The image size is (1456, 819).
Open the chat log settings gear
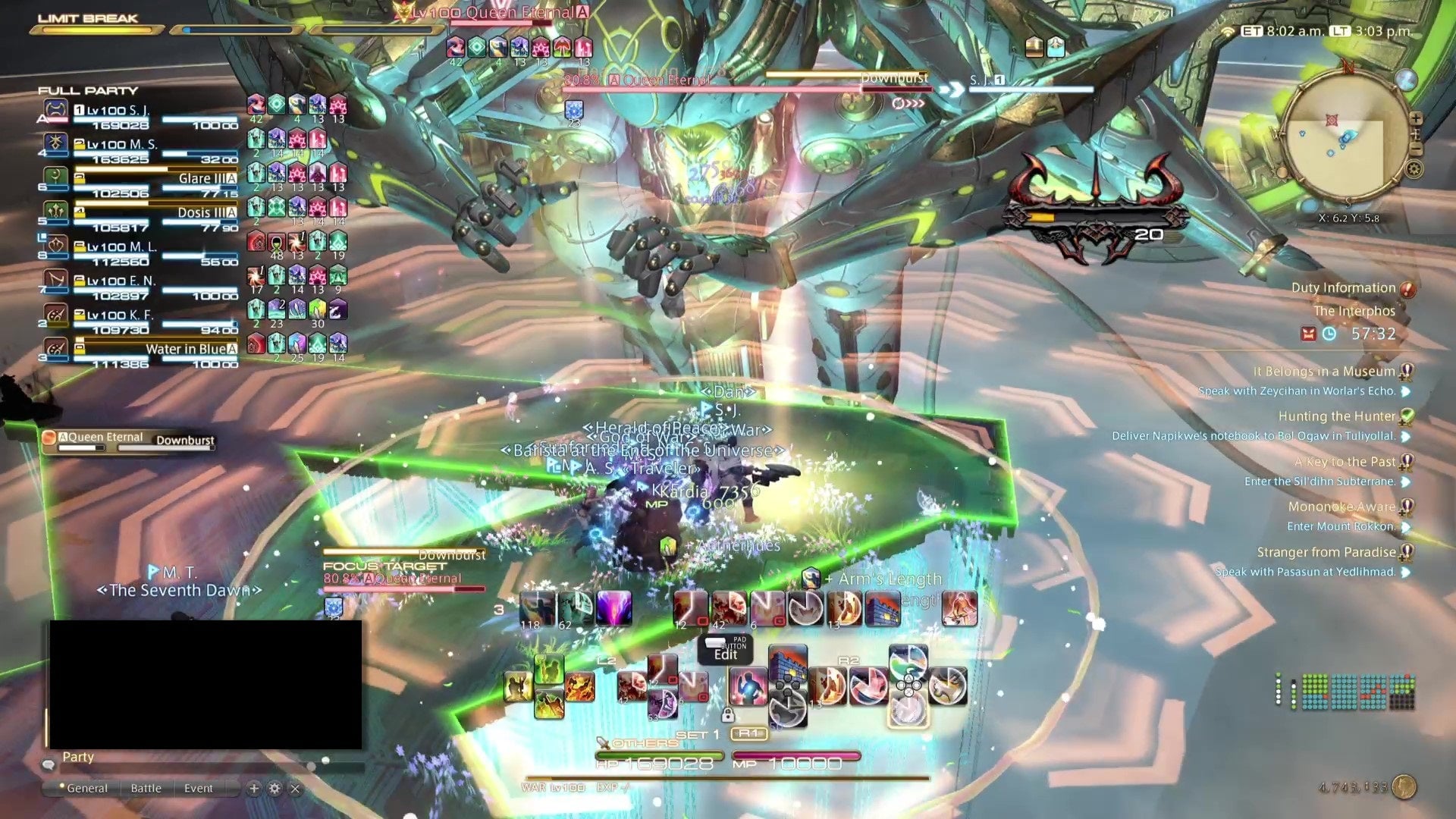pos(274,789)
